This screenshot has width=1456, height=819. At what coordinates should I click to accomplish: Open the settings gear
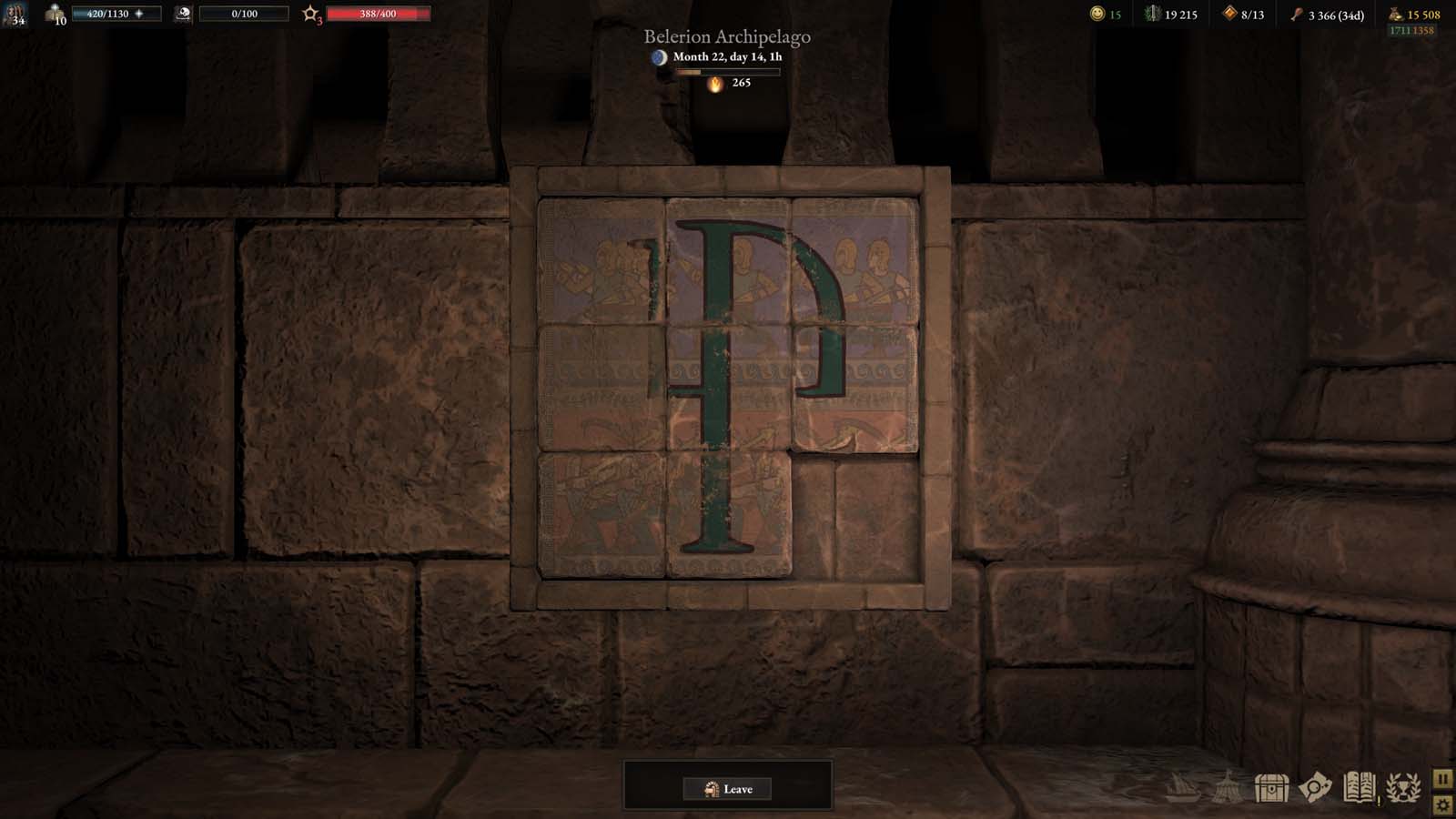[x=1442, y=806]
